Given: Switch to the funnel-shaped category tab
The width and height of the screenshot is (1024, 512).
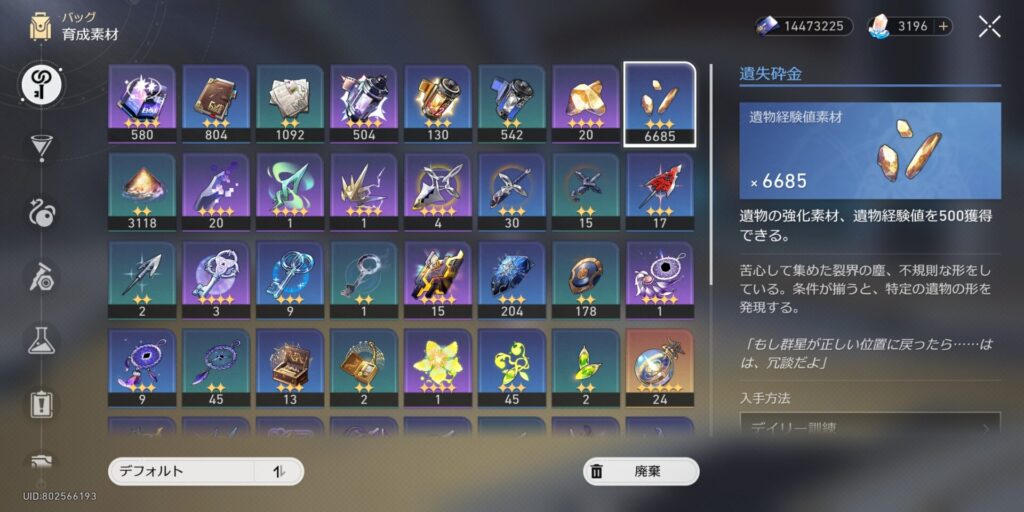Looking at the screenshot, I should [42, 148].
